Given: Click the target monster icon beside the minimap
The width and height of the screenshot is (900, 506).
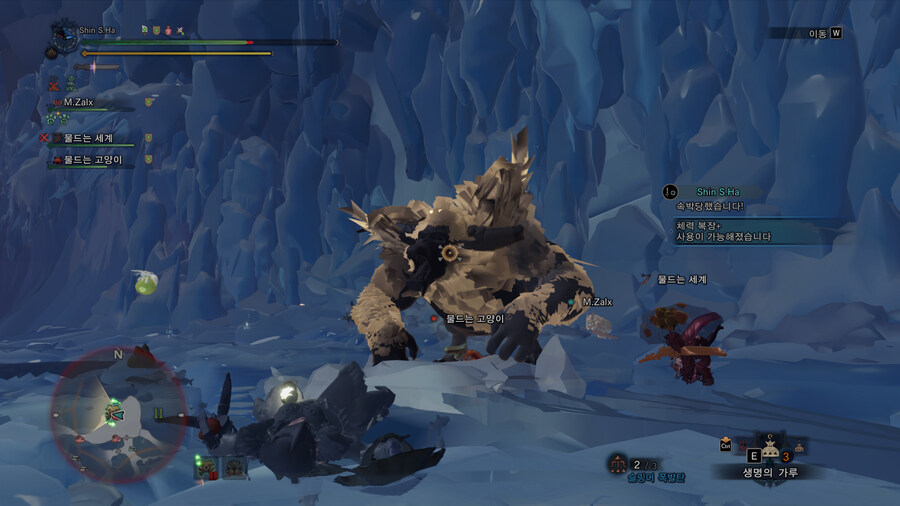Looking at the screenshot, I should pyautogui.click(x=206, y=466).
